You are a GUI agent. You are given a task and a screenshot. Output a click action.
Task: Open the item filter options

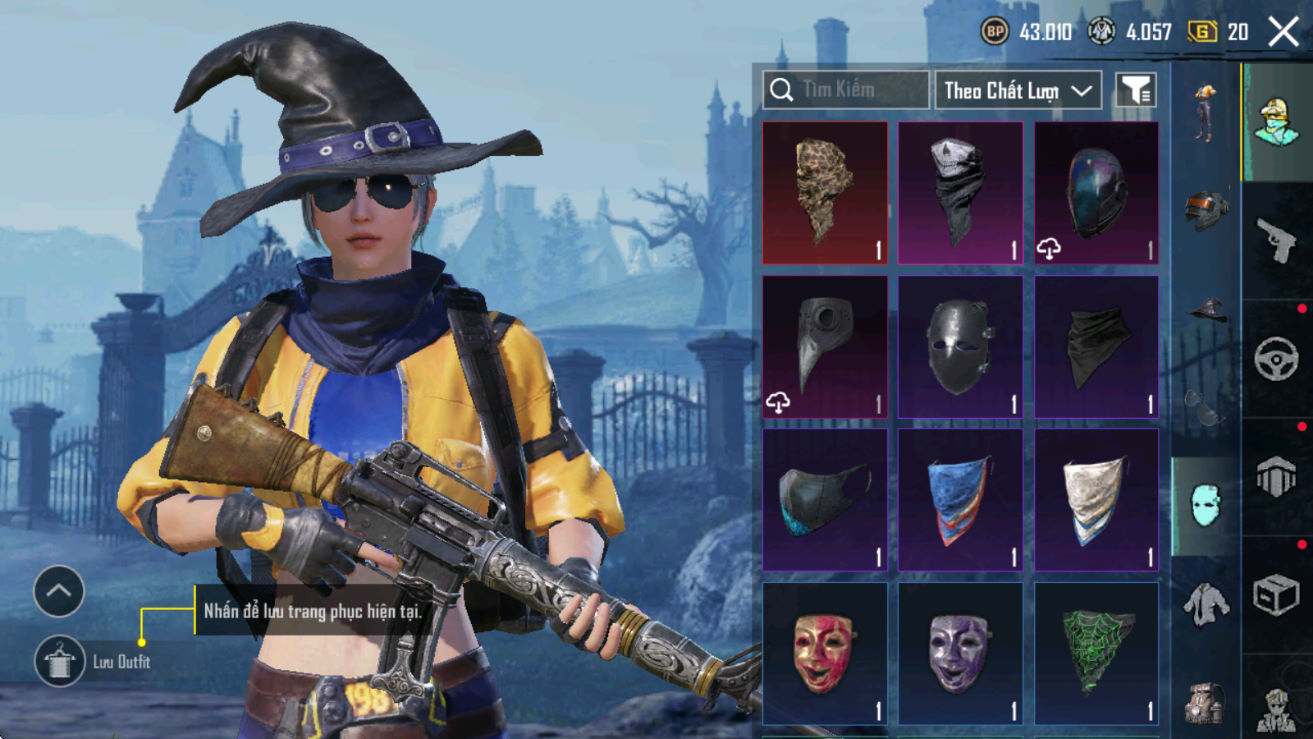pyautogui.click(x=1135, y=91)
